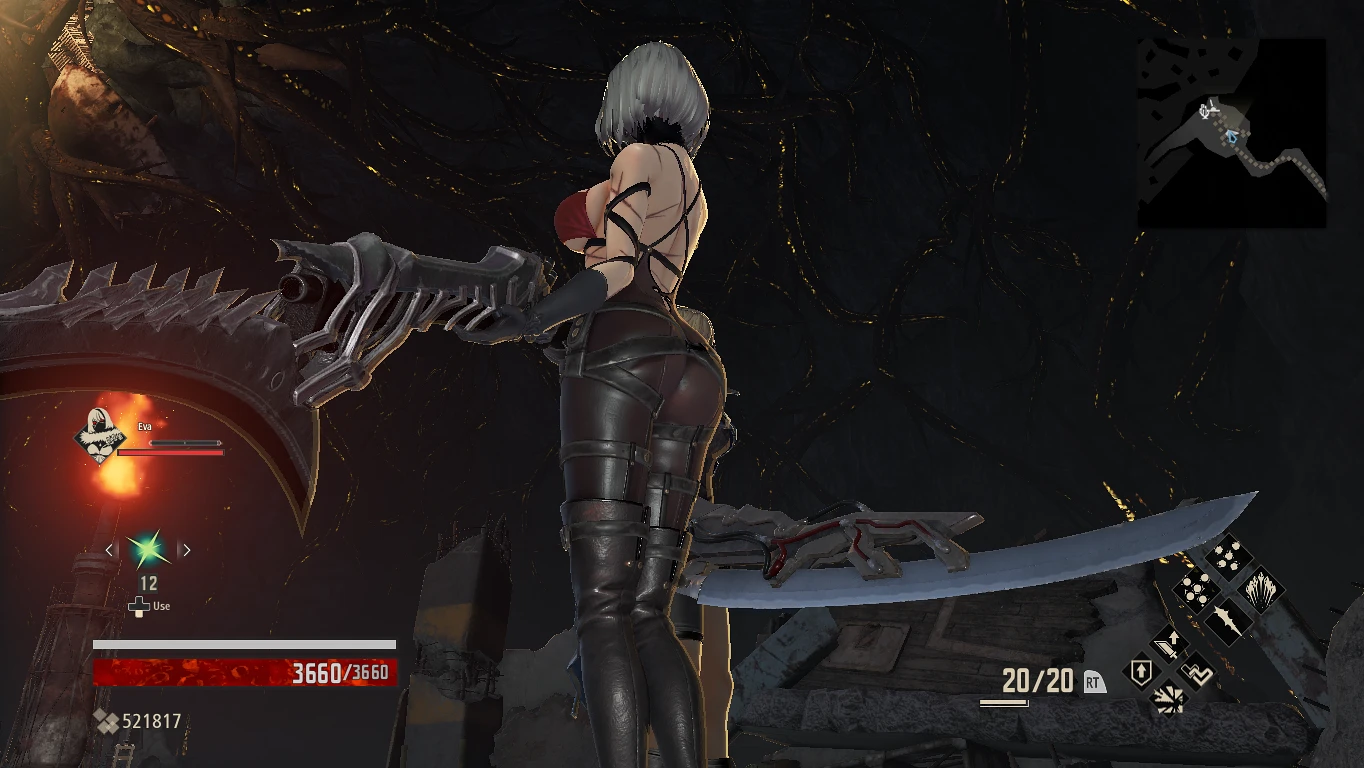Screen dimensions: 1364x768
Task: Click the radial burst gift icon
Action: point(1169,699)
